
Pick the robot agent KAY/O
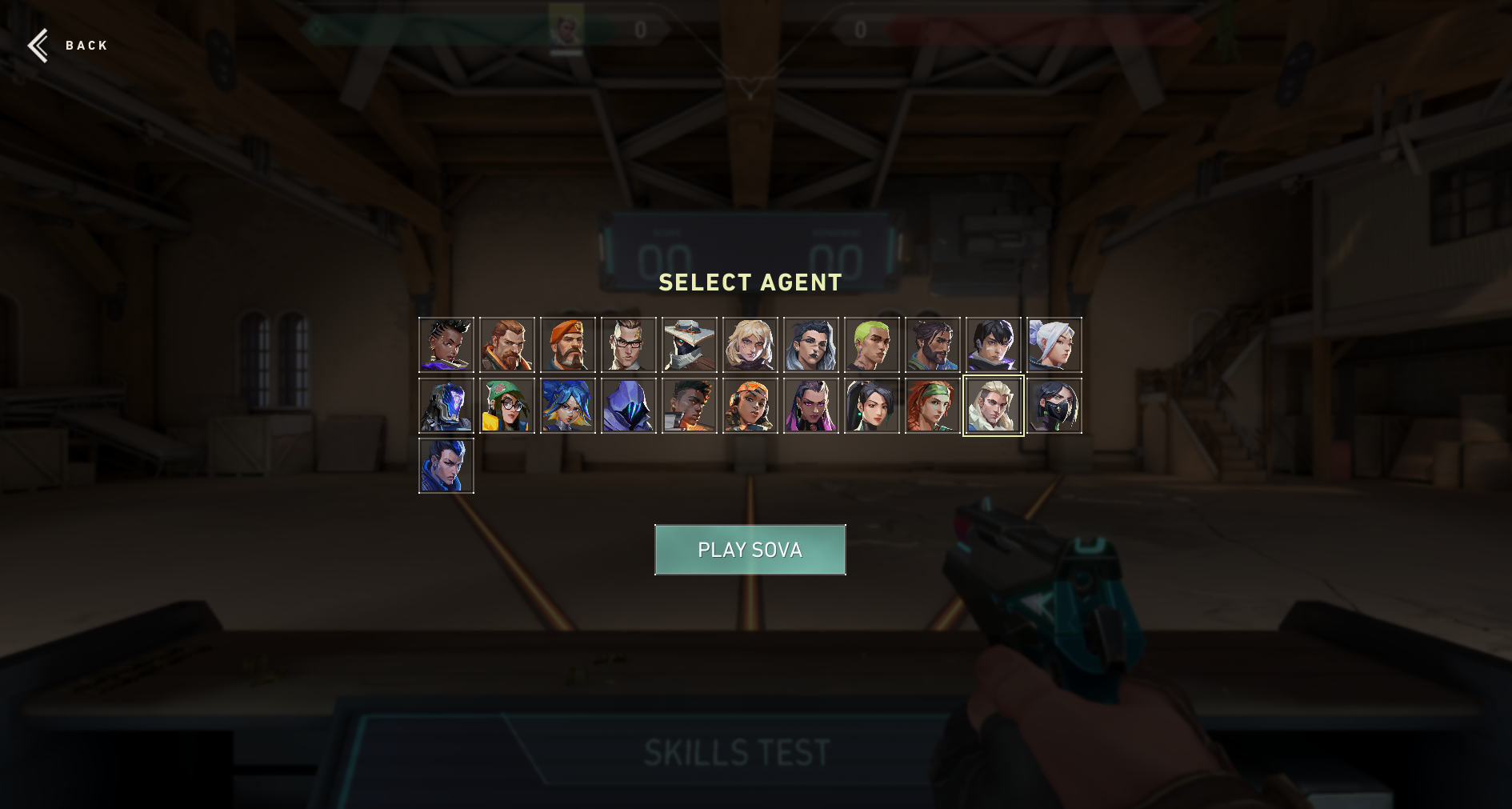[447, 407]
